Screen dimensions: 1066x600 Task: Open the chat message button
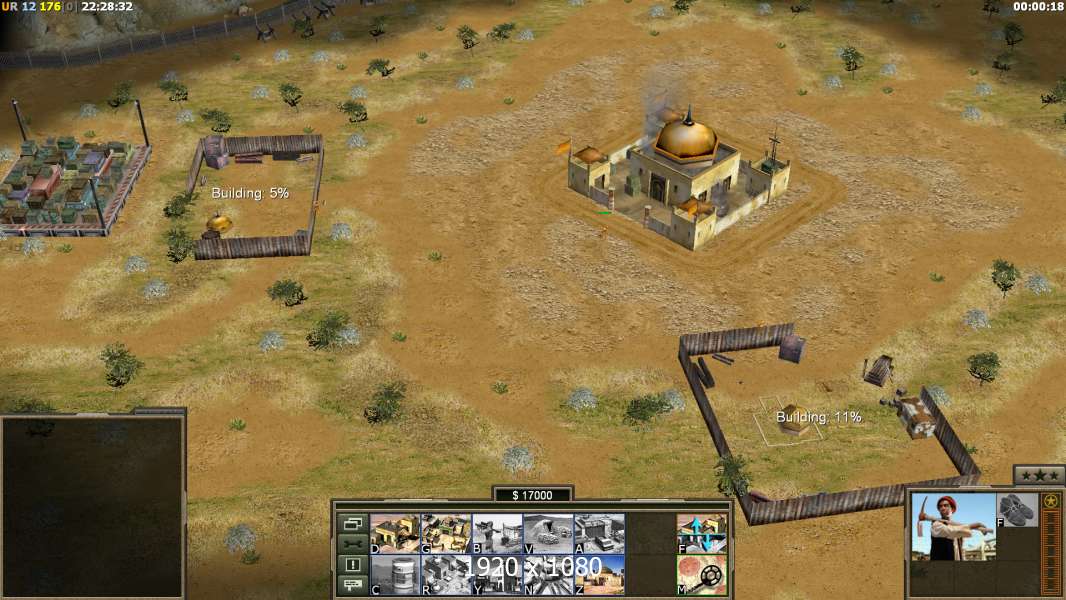pos(352,586)
